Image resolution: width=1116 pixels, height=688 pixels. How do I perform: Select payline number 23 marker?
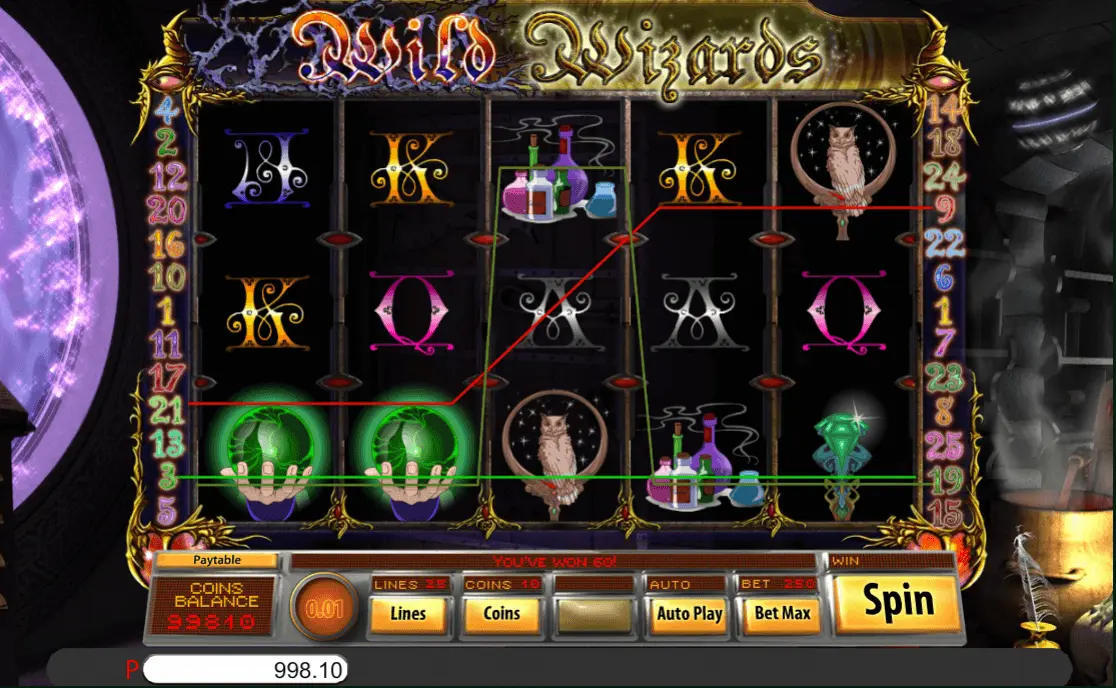click(x=944, y=377)
